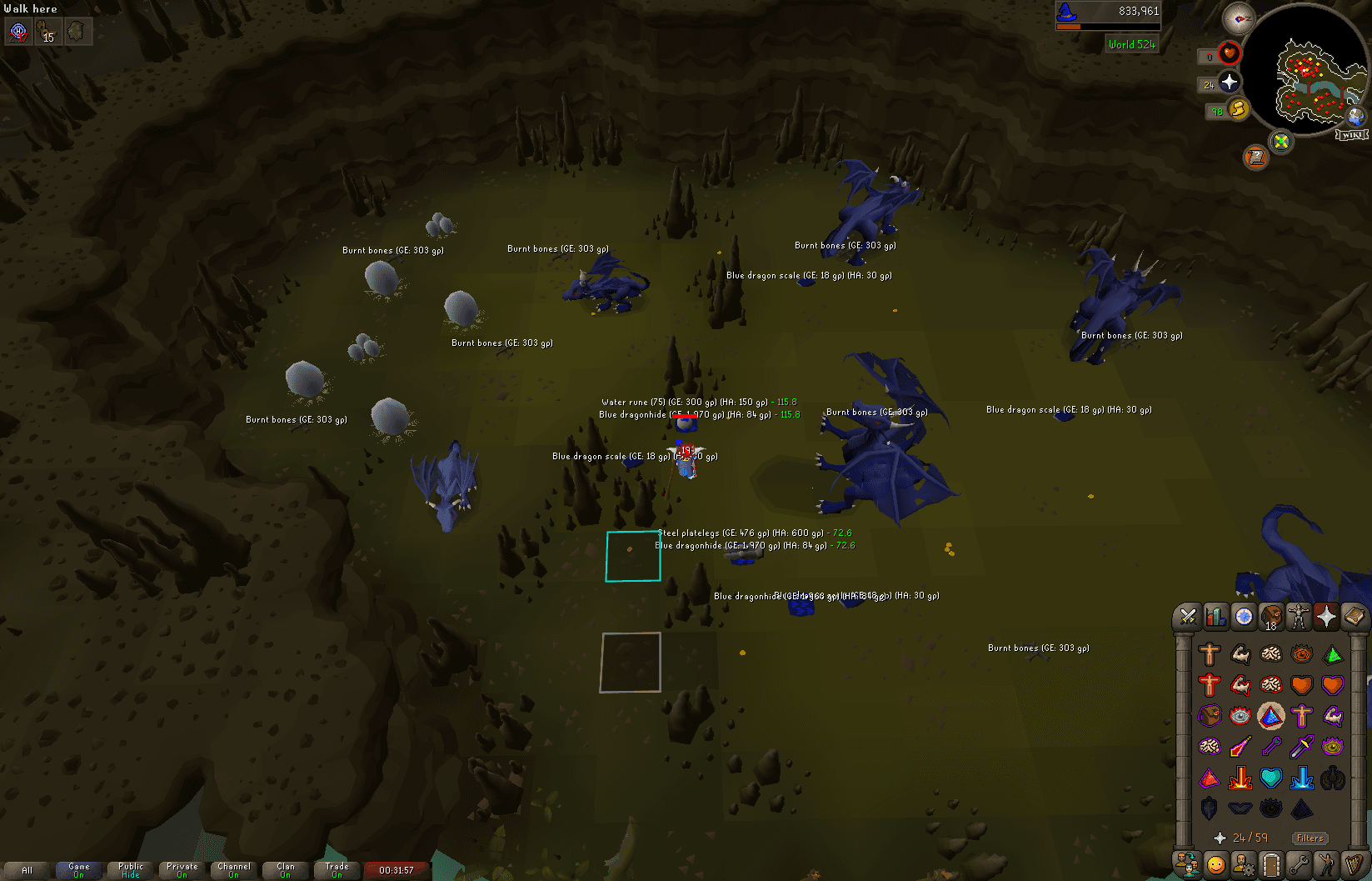1372x881 pixels.
Task: Click the All chat button
Action: pyautogui.click(x=27, y=869)
